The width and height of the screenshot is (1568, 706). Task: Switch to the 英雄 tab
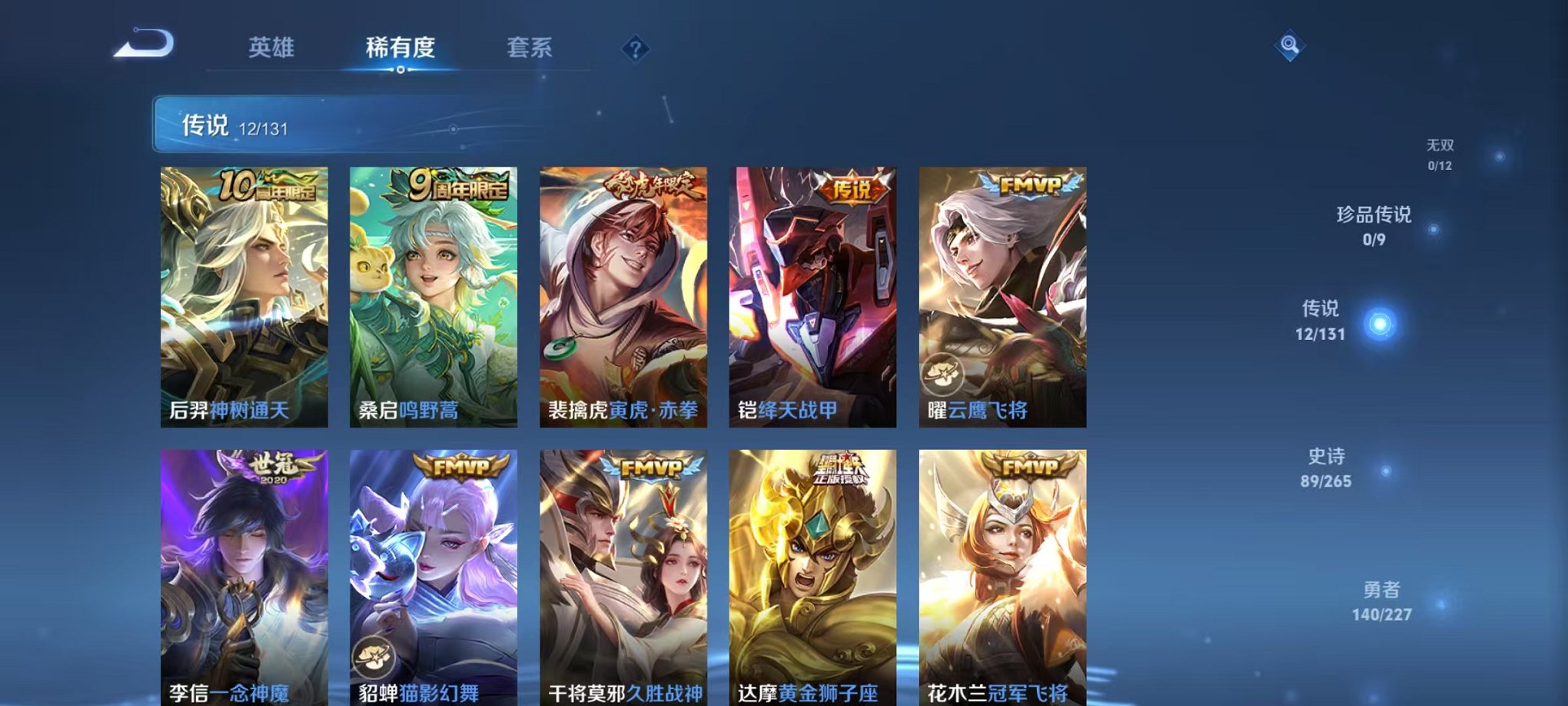(271, 47)
